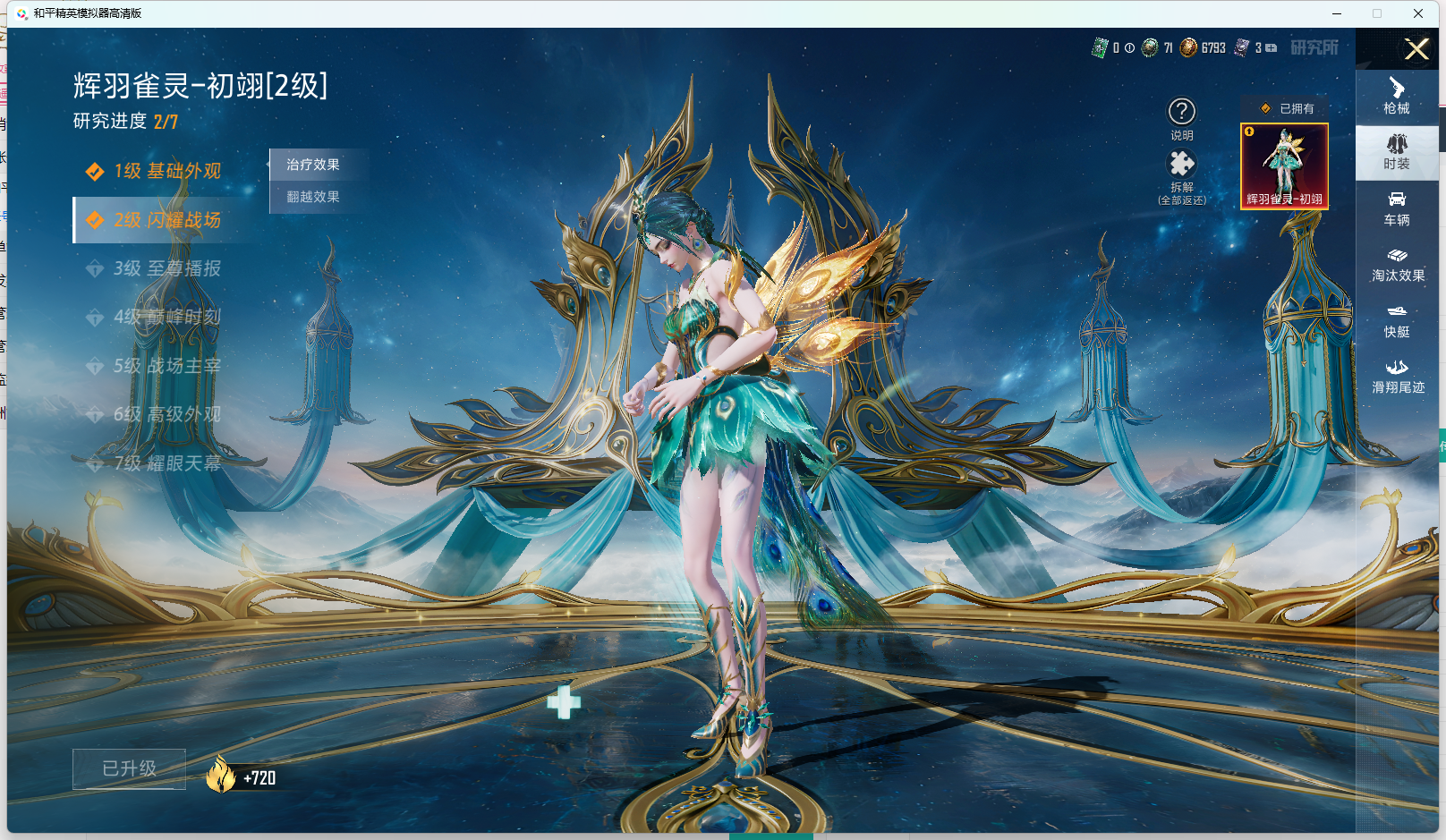The height and width of the screenshot is (840, 1446).
Task: Open level 4 巅峰时刻 entry
Action: coord(166,317)
